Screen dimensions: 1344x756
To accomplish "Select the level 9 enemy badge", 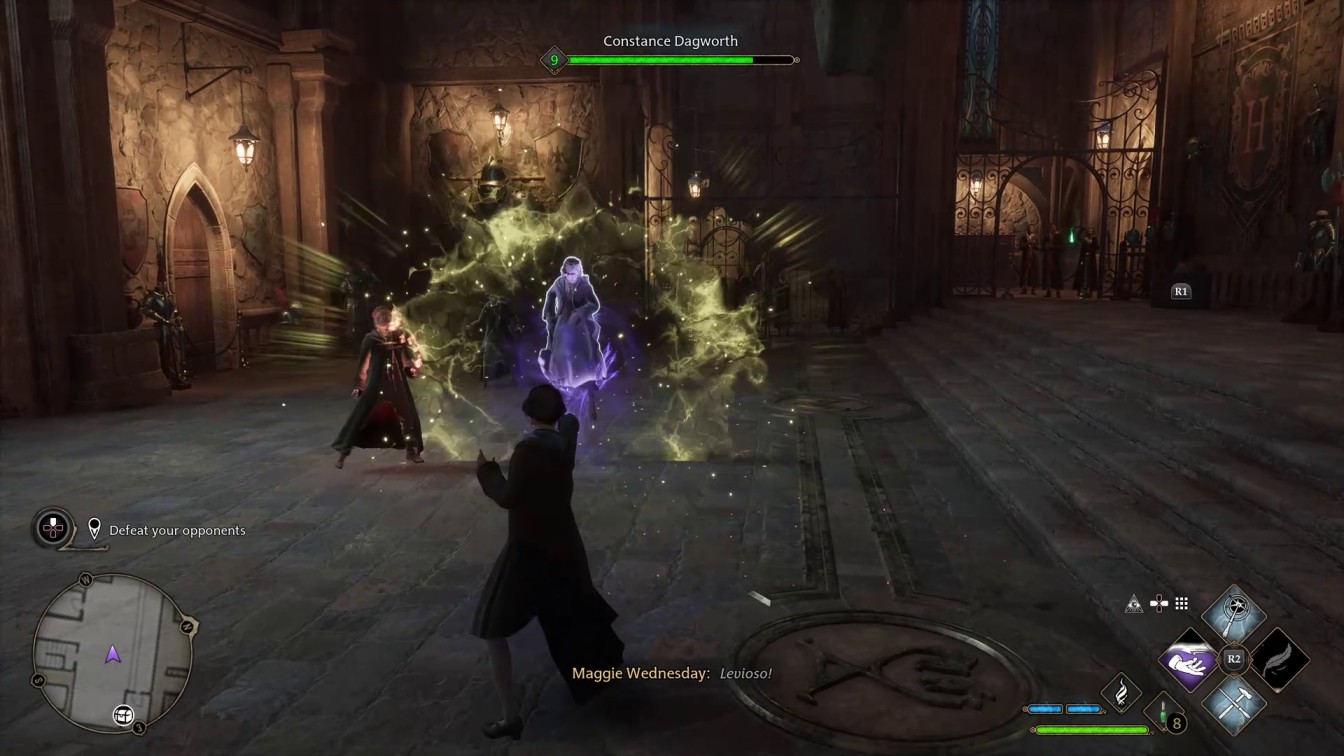I will click(554, 60).
